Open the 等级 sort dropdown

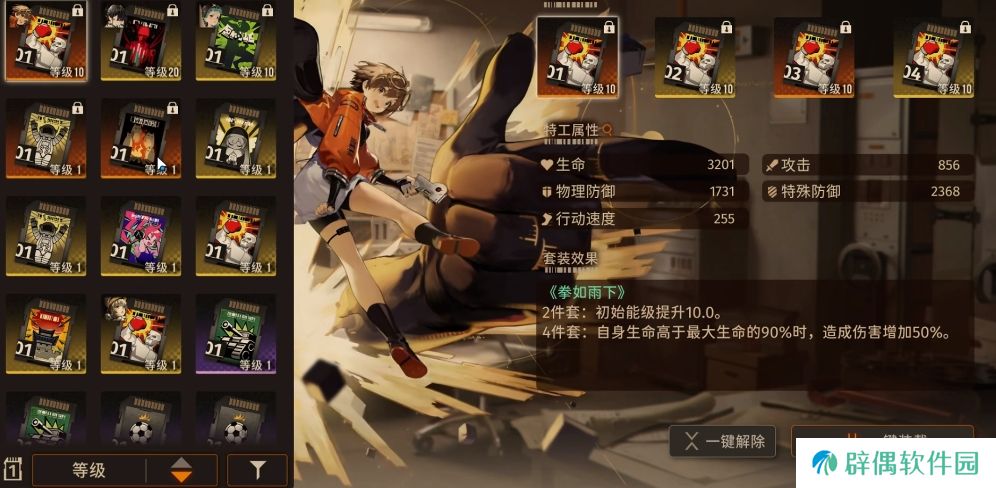[x=89, y=469]
